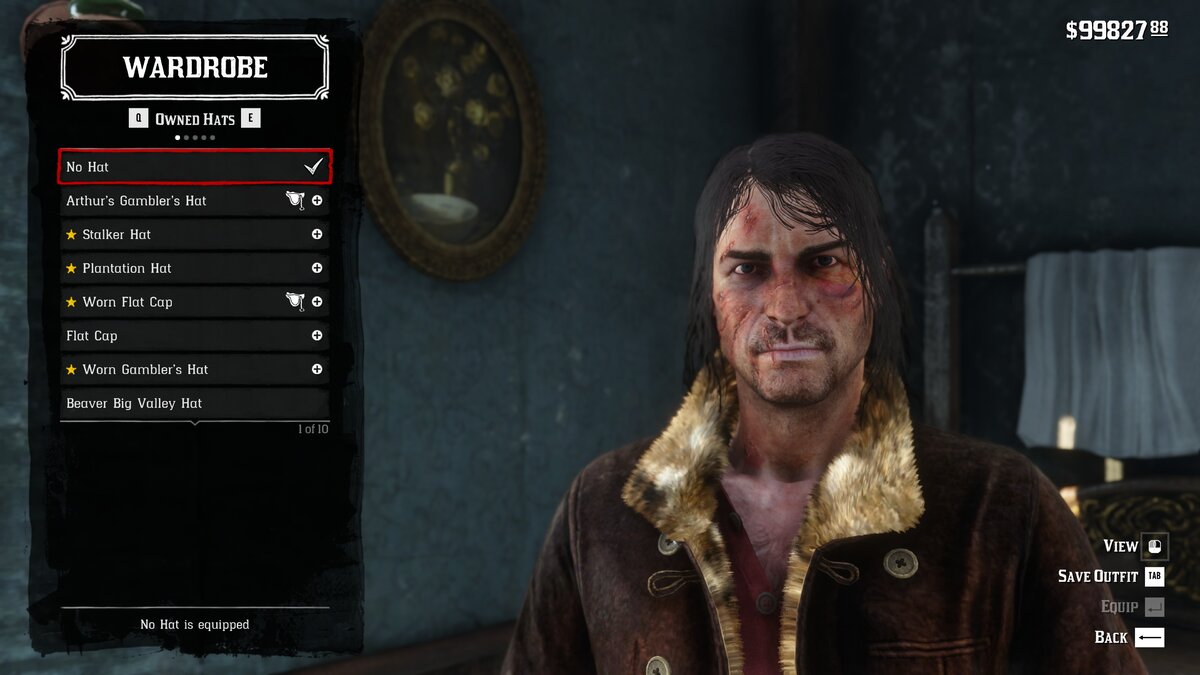
Task: Choose Arthur's Gambler's Hat
Action: tap(170, 201)
